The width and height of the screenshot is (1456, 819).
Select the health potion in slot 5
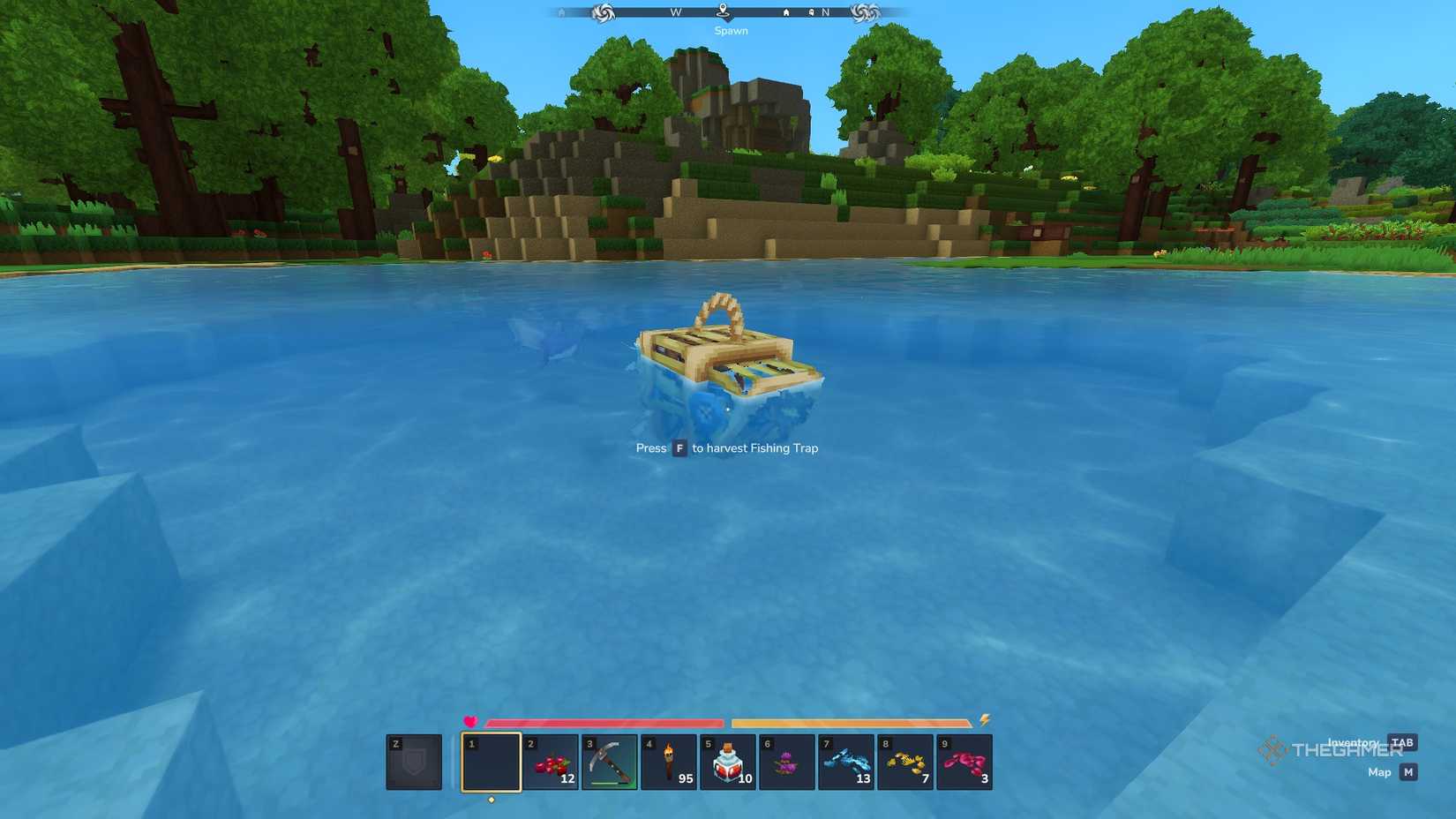click(728, 763)
